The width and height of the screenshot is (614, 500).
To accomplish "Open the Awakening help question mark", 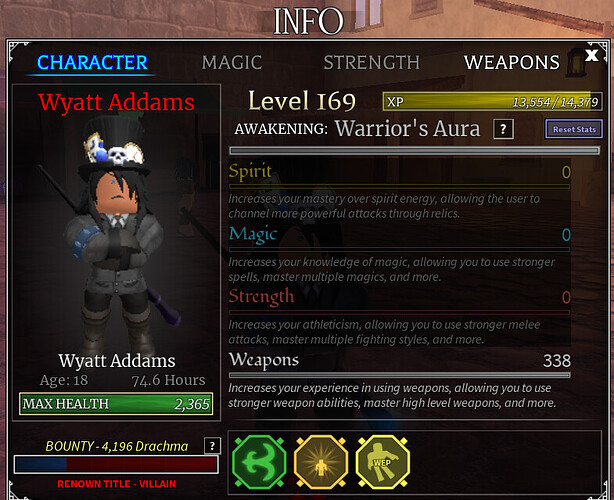I will pos(505,129).
